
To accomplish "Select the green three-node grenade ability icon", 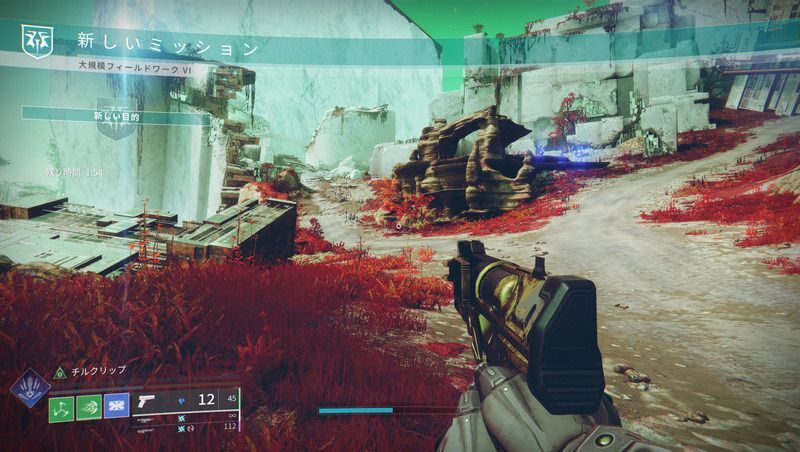I will pyautogui.click(x=62, y=406).
